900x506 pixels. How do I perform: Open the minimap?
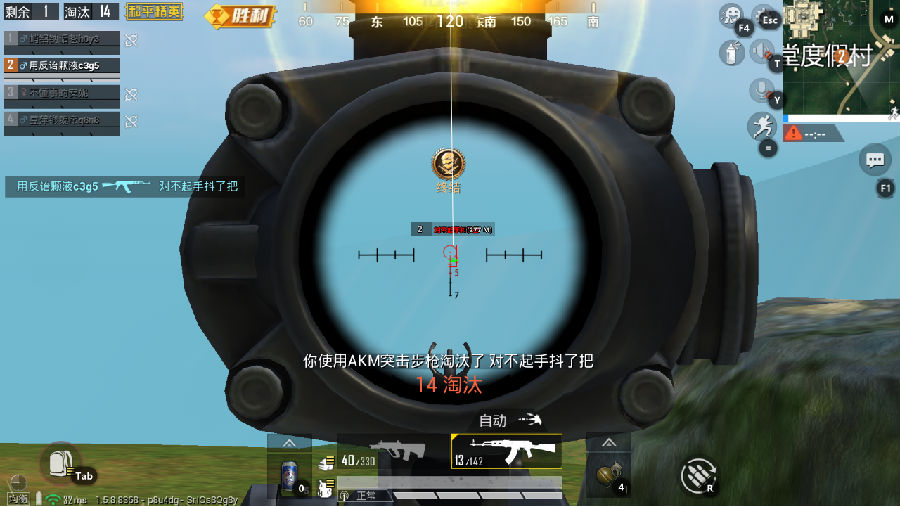[x=840, y=55]
